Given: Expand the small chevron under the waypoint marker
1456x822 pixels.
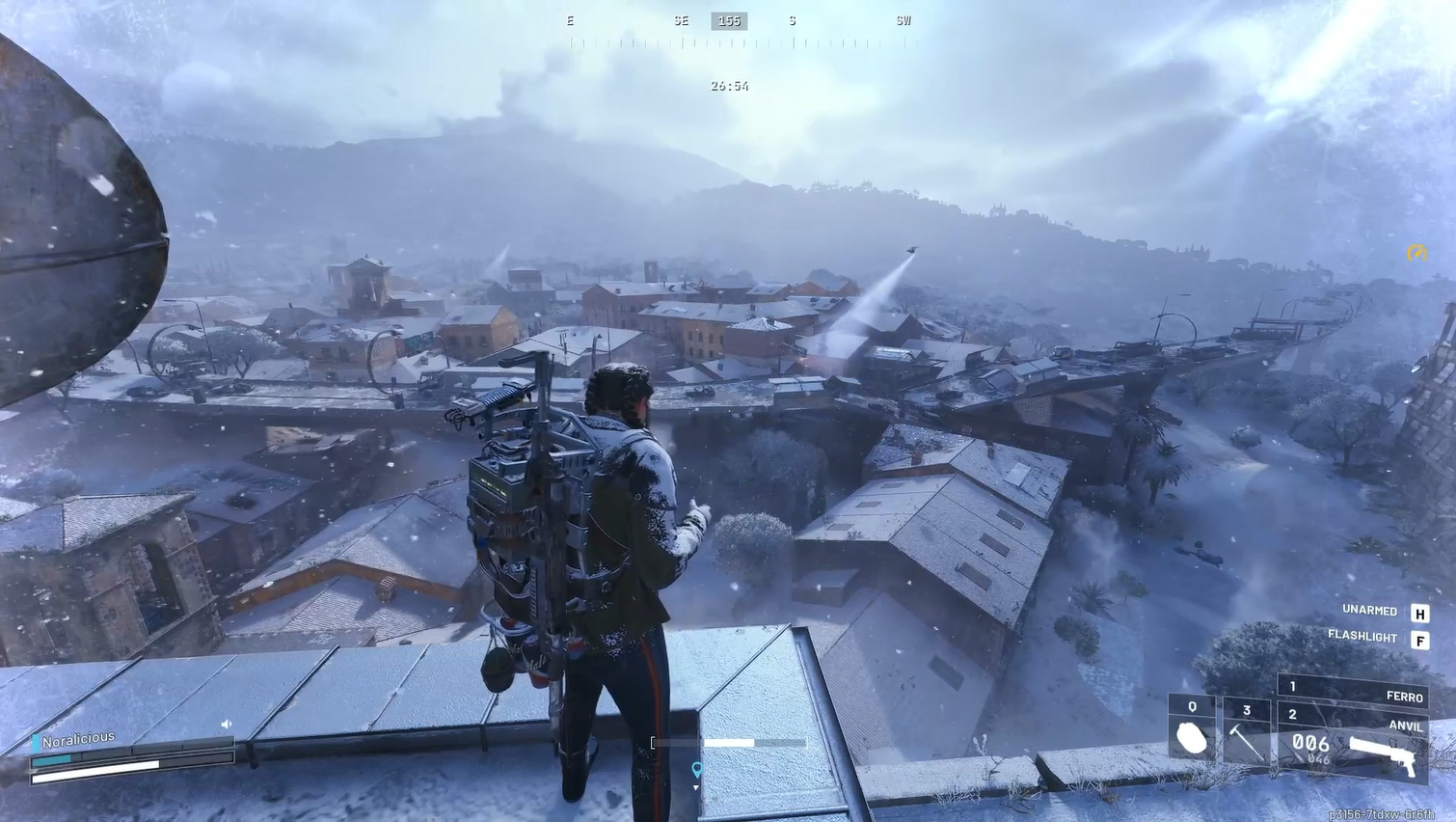Looking at the screenshot, I should [697, 789].
